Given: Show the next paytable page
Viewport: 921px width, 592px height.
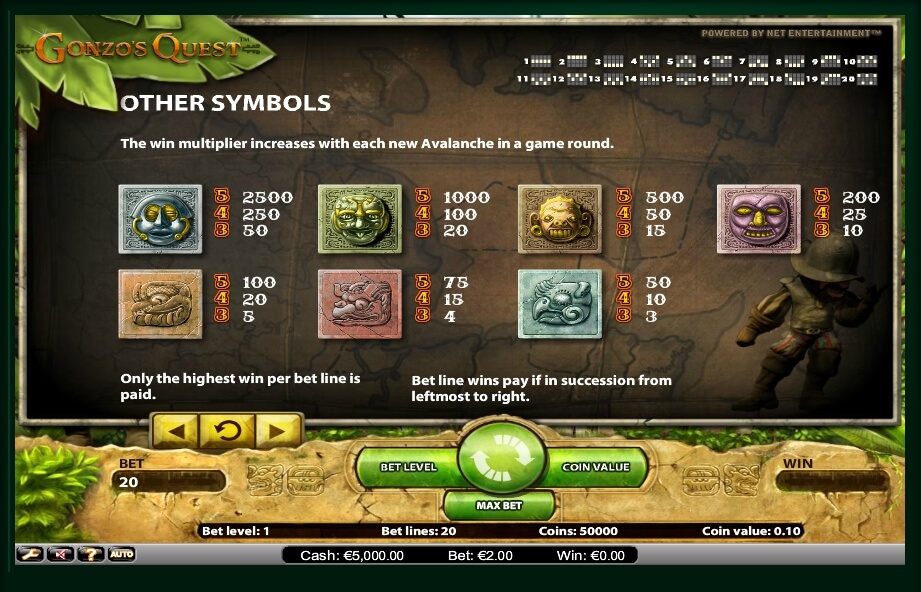Looking at the screenshot, I should pyautogui.click(x=278, y=432).
